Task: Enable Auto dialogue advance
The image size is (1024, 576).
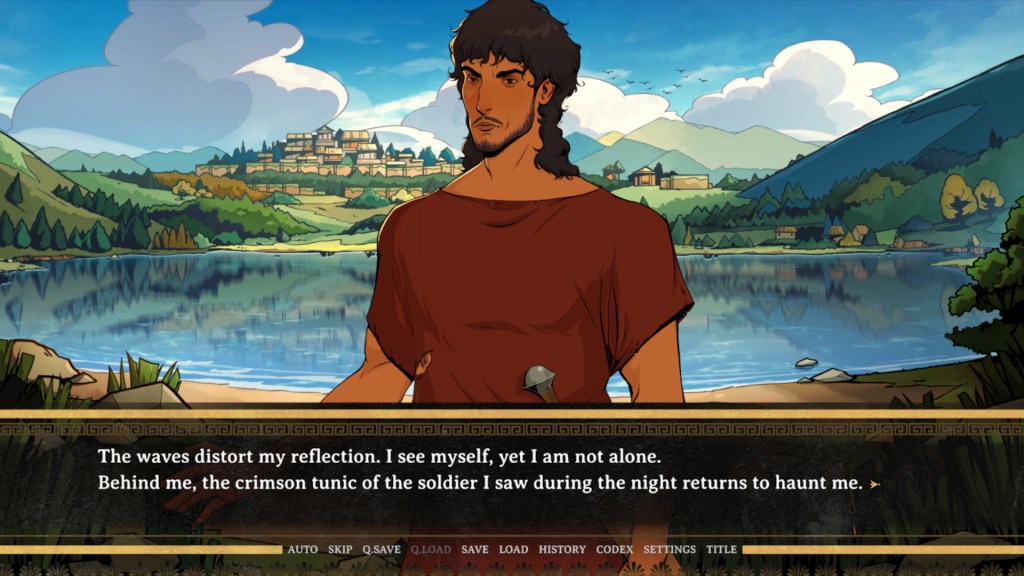Action: click(x=302, y=549)
